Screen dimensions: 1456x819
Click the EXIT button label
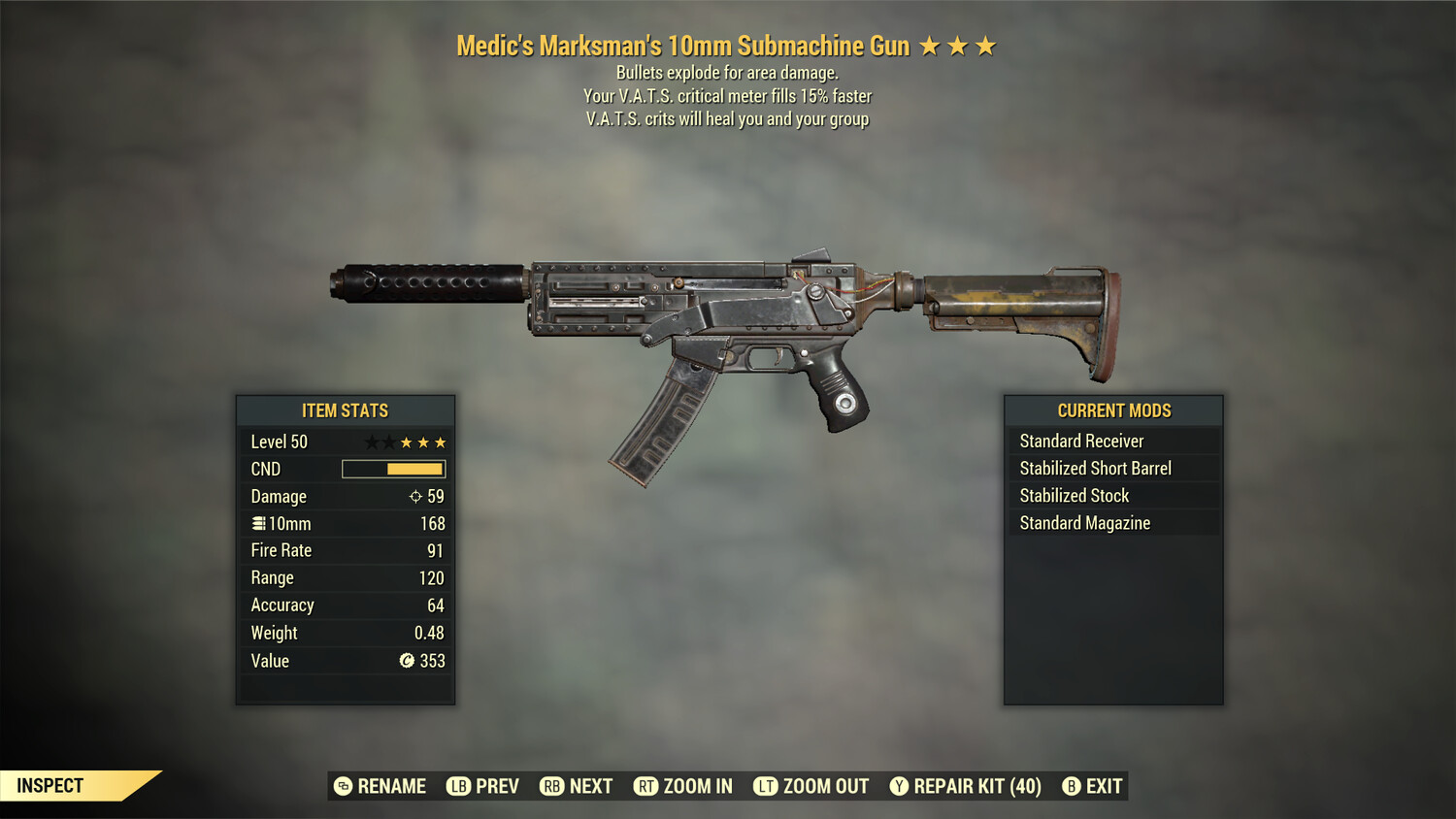pyautogui.click(x=1105, y=786)
